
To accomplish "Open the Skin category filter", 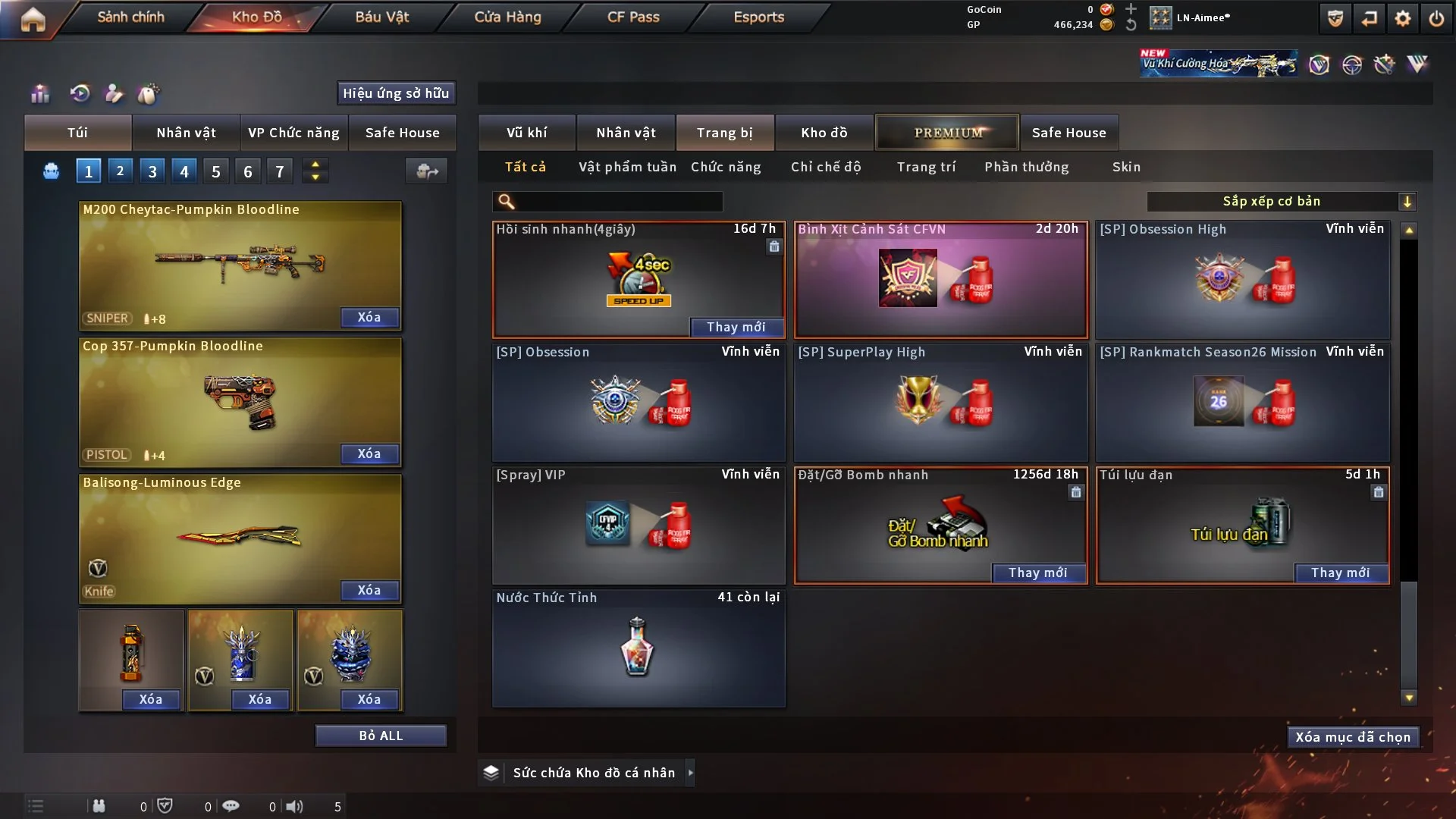I will (1126, 167).
